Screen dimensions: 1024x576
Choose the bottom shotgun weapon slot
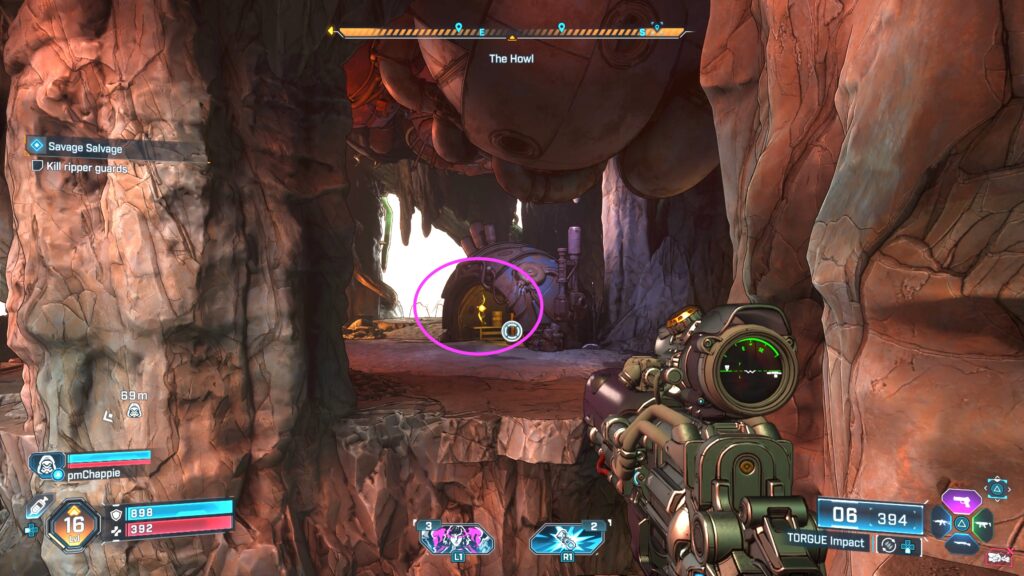click(x=962, y=544)
